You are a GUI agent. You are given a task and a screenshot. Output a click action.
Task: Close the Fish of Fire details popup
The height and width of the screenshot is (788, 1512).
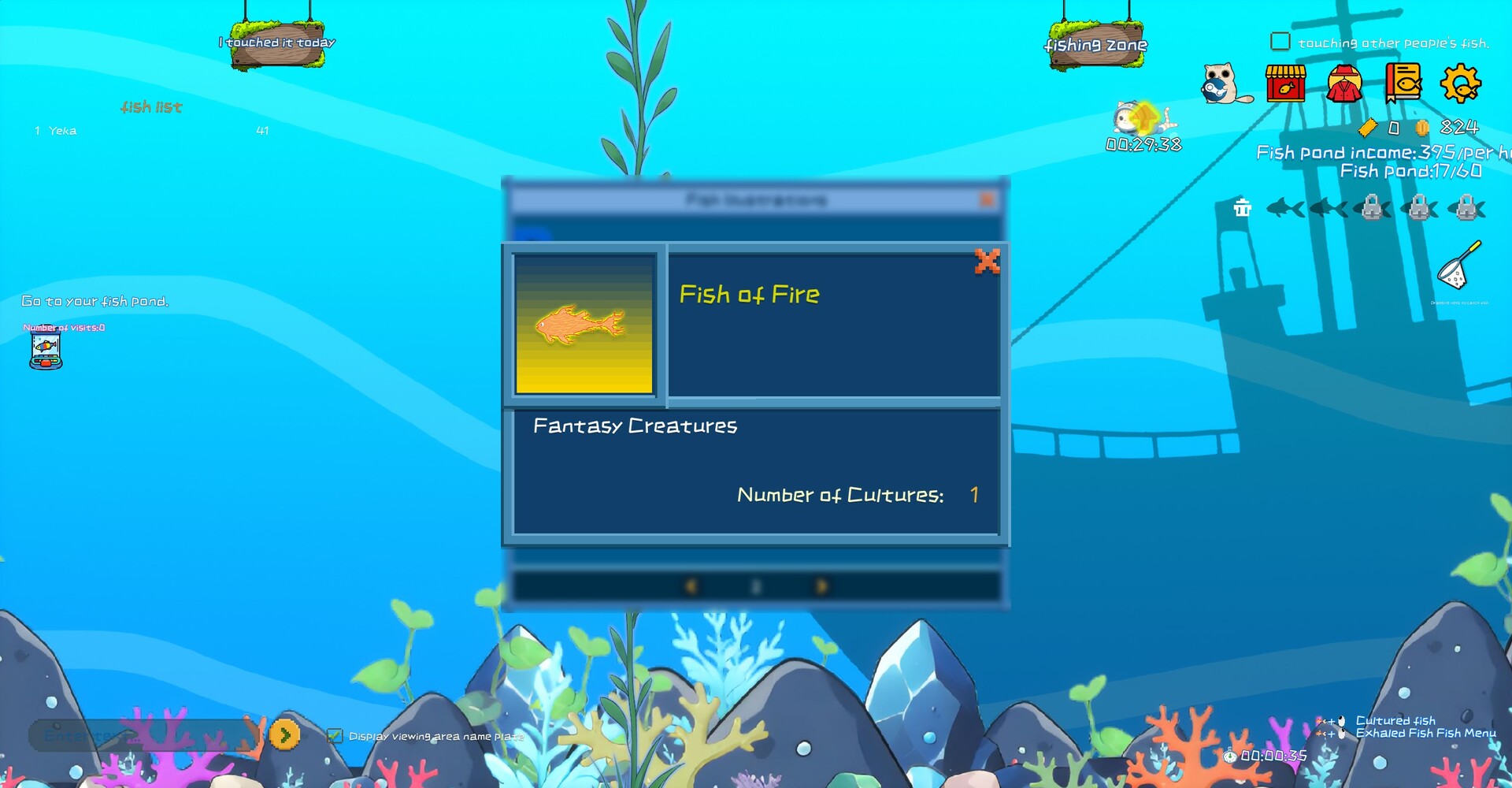[x=989, y=262]
